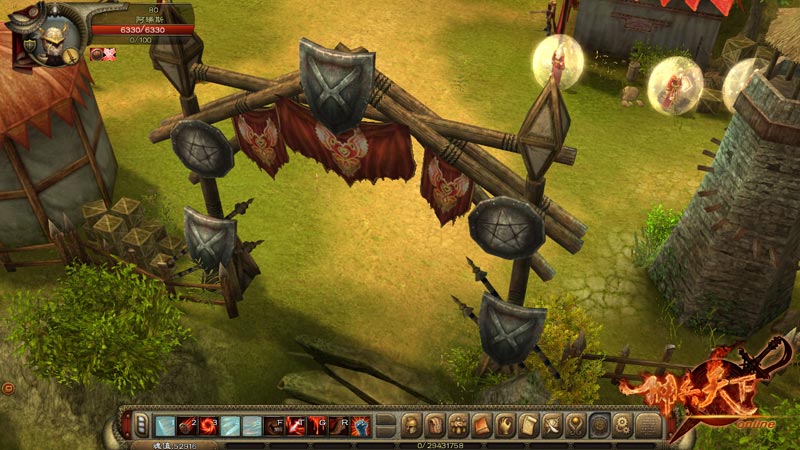Open the quest scroll menu
The width and height of the screenshot is (800, 450).
(529, 425)
